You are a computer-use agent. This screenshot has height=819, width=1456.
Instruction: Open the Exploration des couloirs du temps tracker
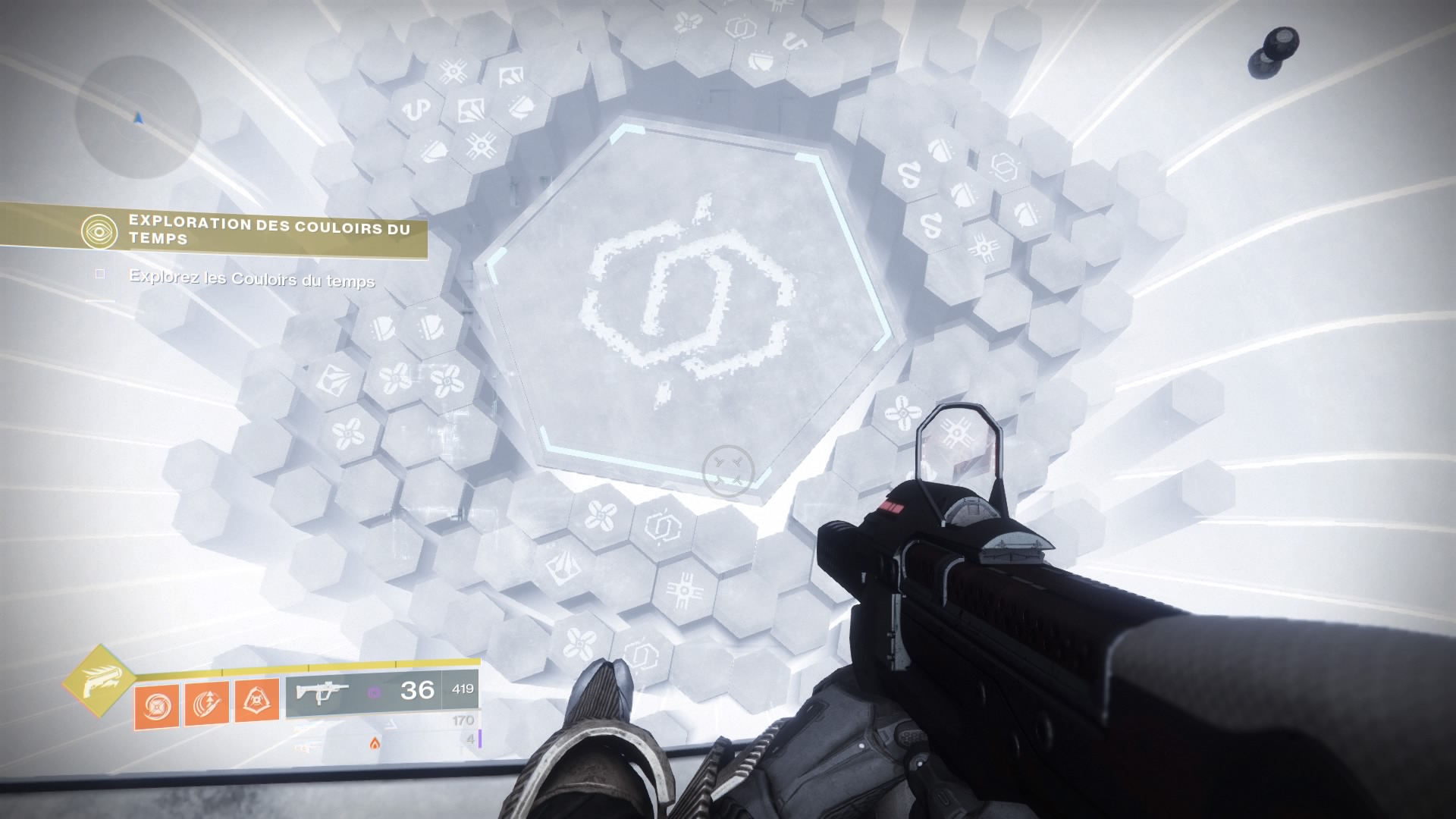[x=268, y=230]
